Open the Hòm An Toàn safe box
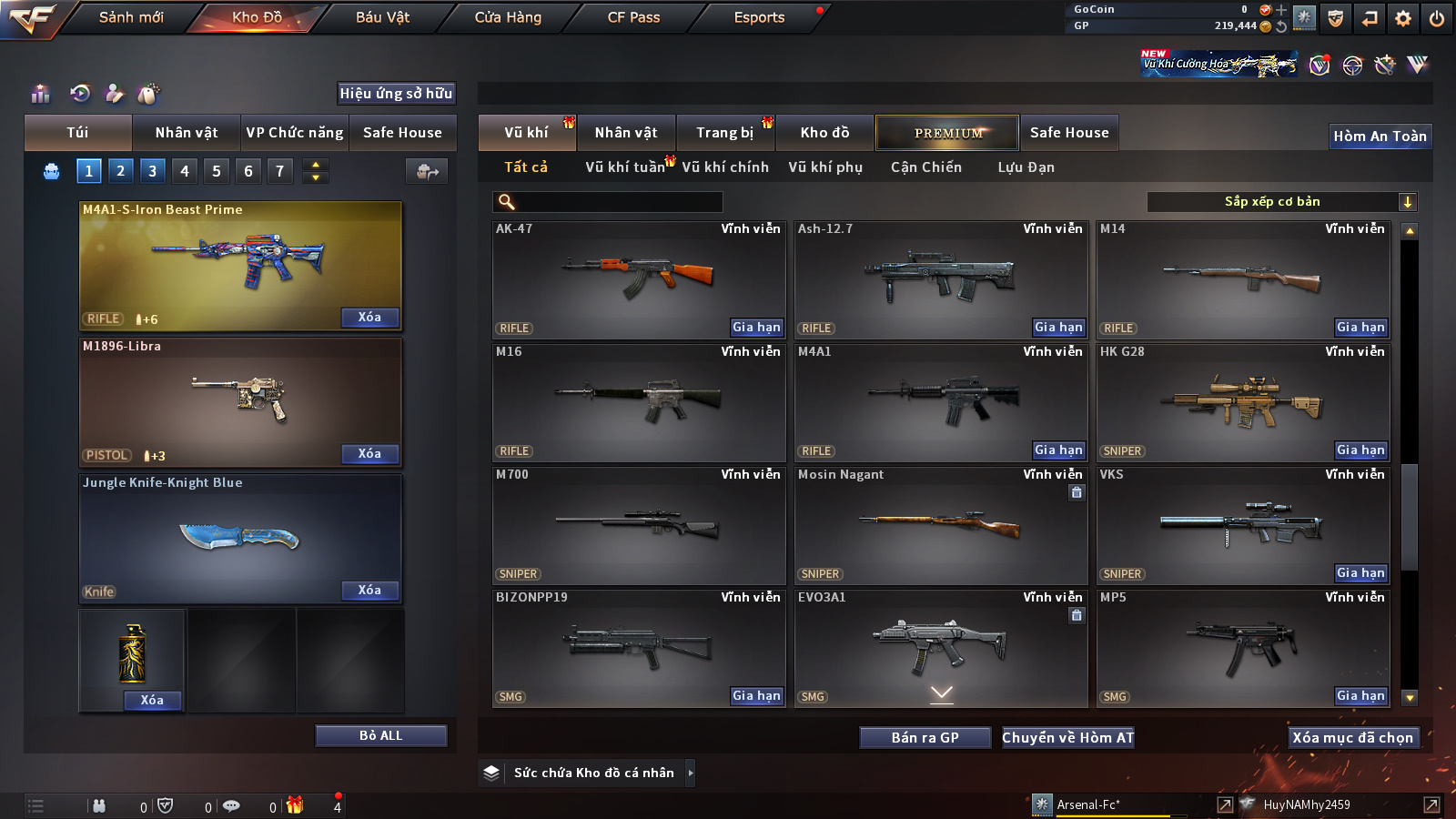Image resolution: width=1456 pixels, height=819 pixels. click(x=1380, y=136)
